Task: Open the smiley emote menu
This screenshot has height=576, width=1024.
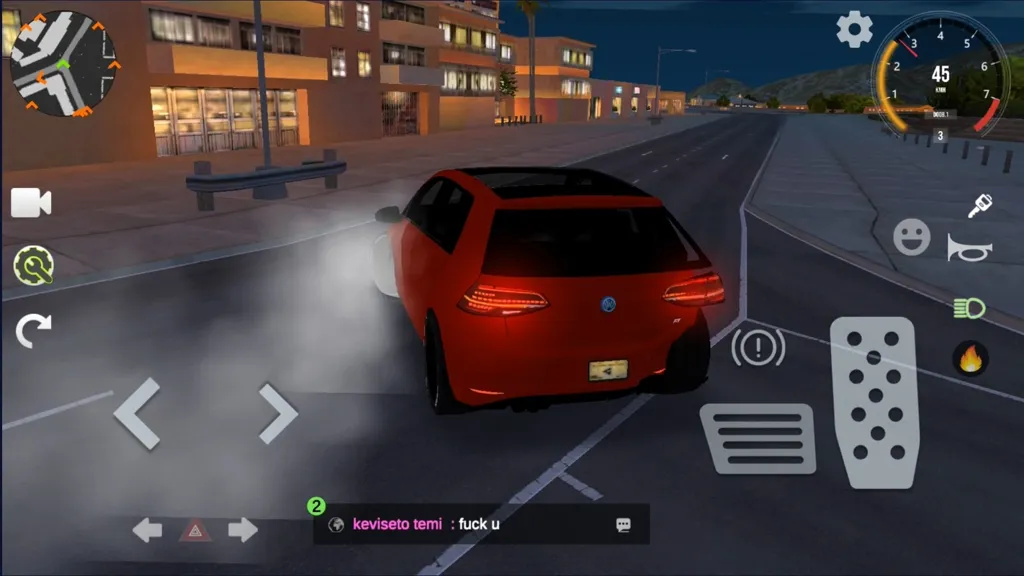Action: pyautogui.click(x=911, y=238)
